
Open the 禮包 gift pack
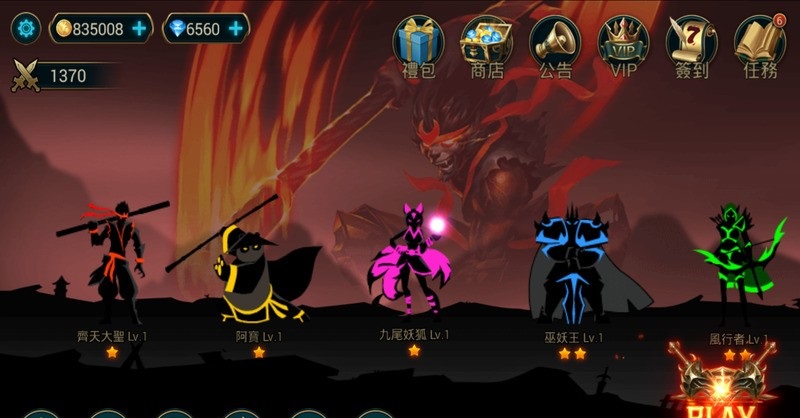point(418,43)
